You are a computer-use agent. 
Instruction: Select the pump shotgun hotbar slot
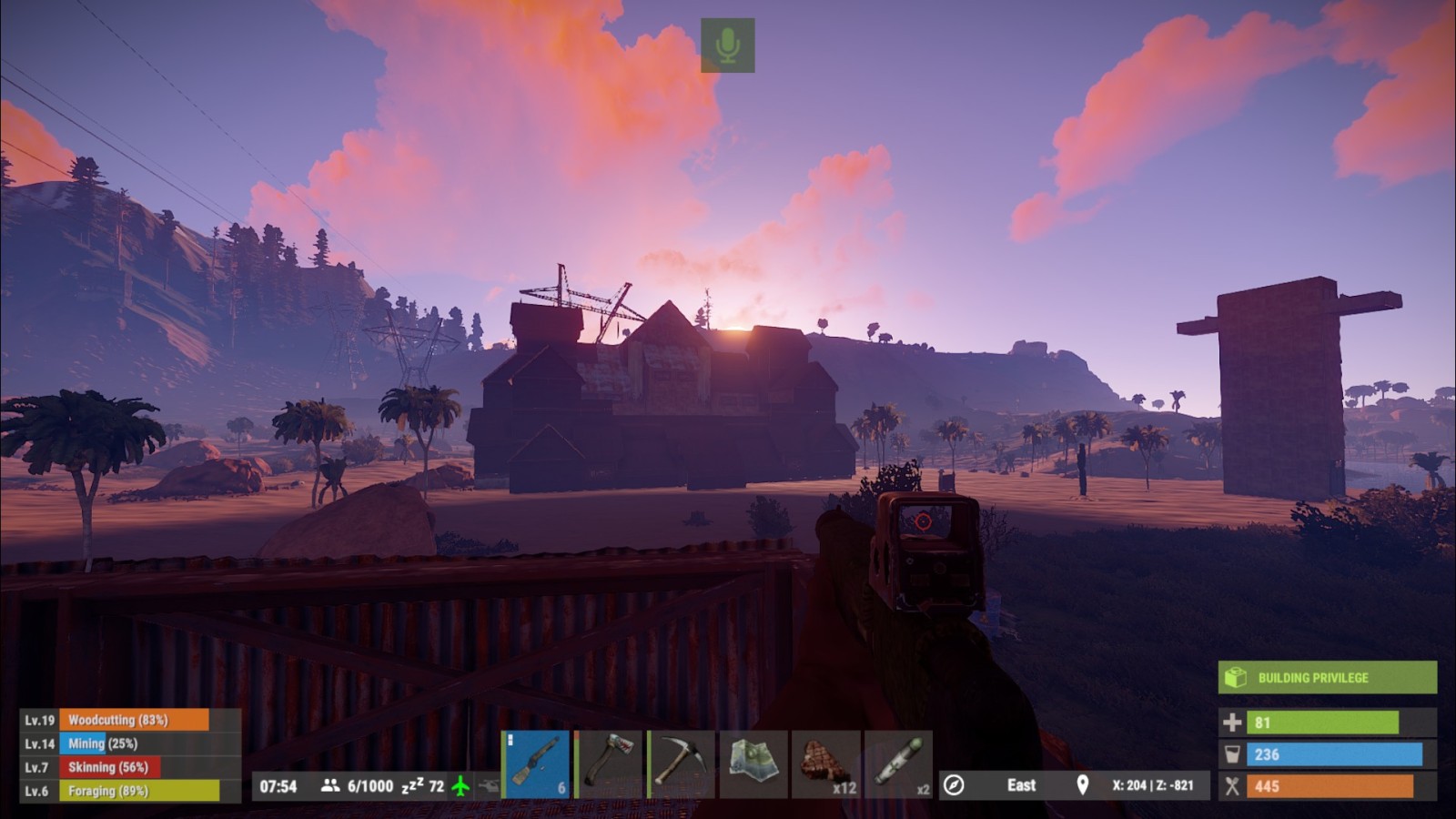(536, 763)
